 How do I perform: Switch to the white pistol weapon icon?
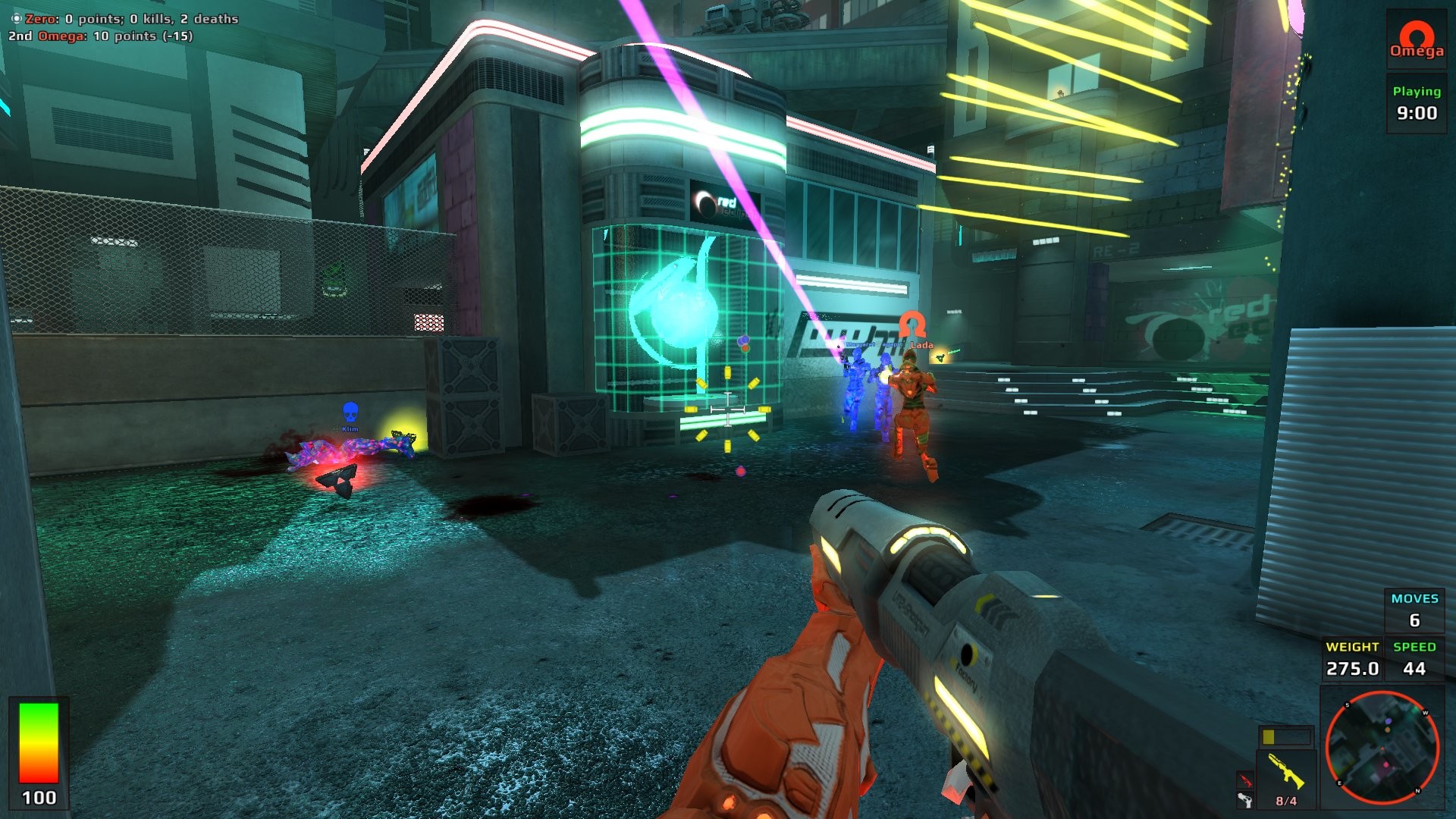coord(1244,800)
